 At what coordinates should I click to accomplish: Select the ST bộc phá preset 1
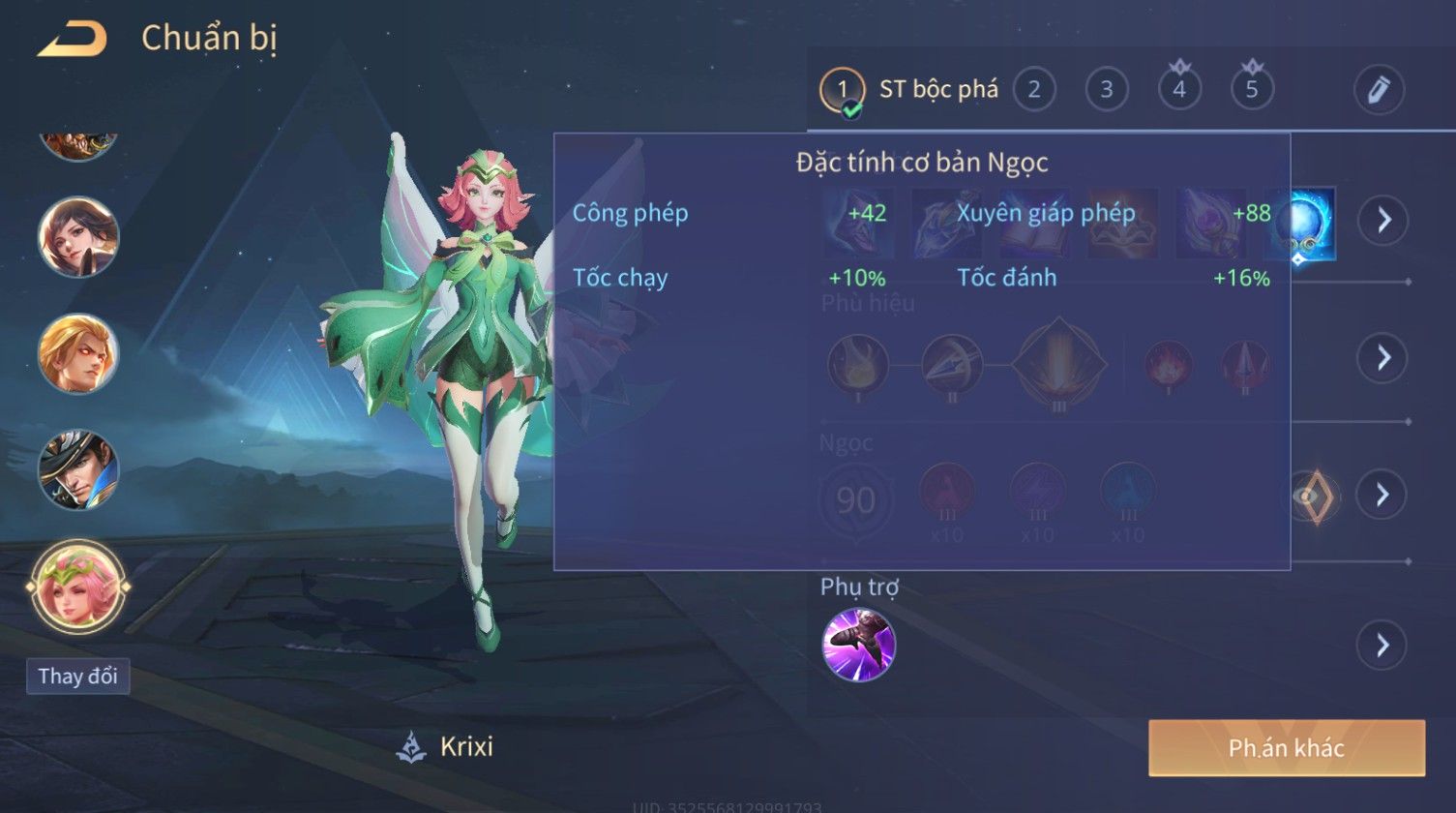coord(842,90)
